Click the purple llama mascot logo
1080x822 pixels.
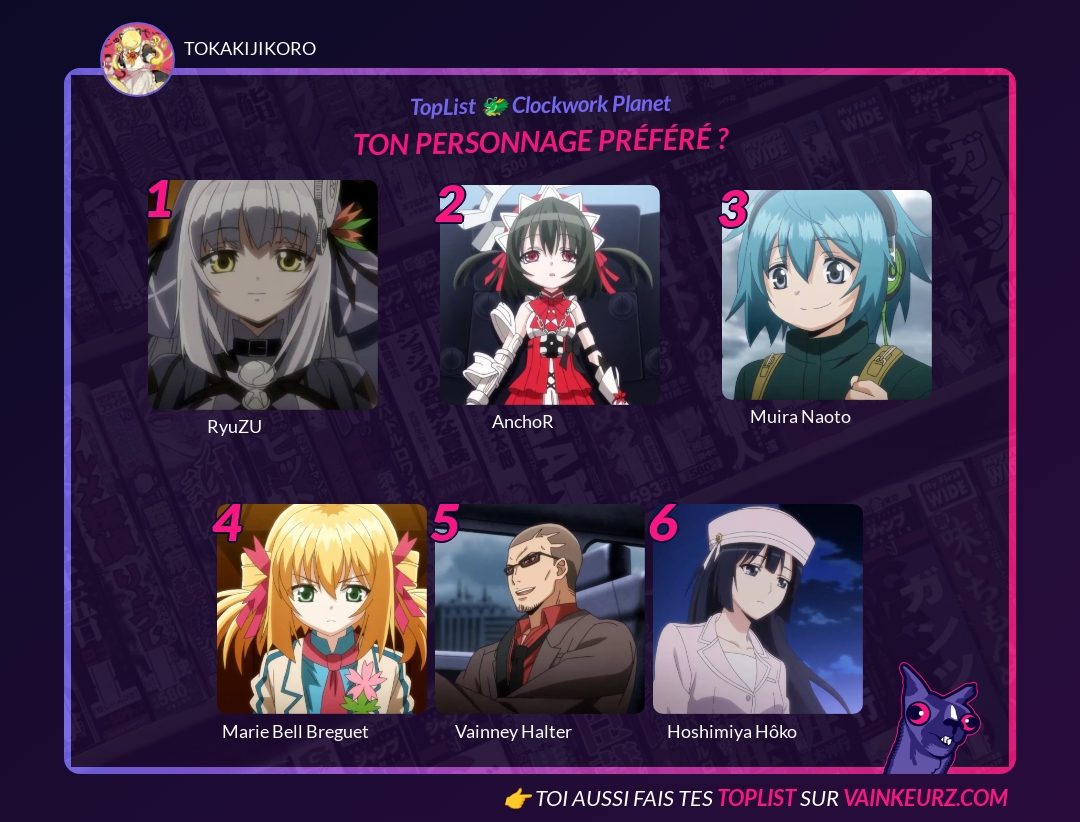pyautogui.click(x=934, y=720)
